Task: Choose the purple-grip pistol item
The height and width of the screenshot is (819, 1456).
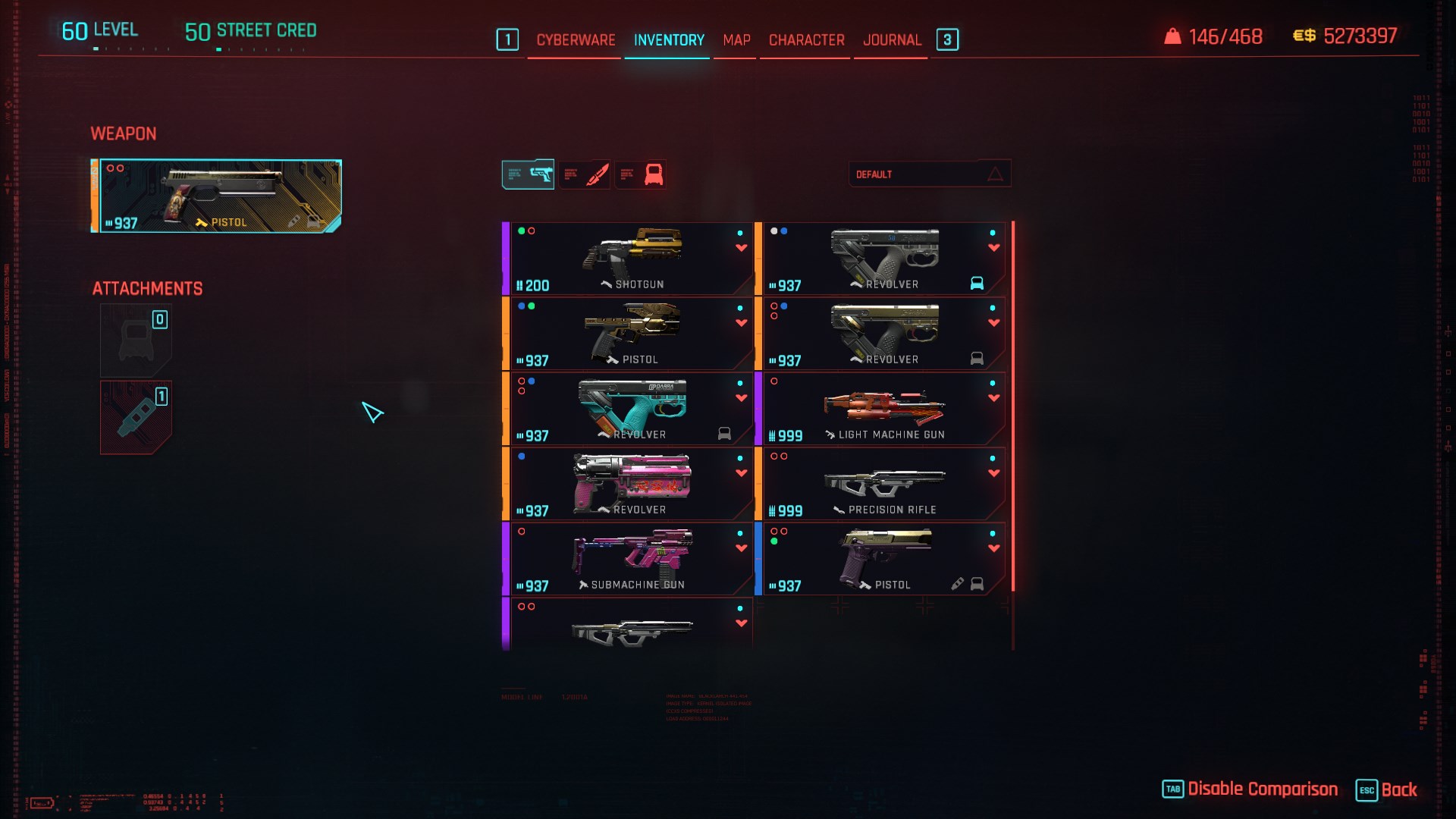Action: (883, 559)
